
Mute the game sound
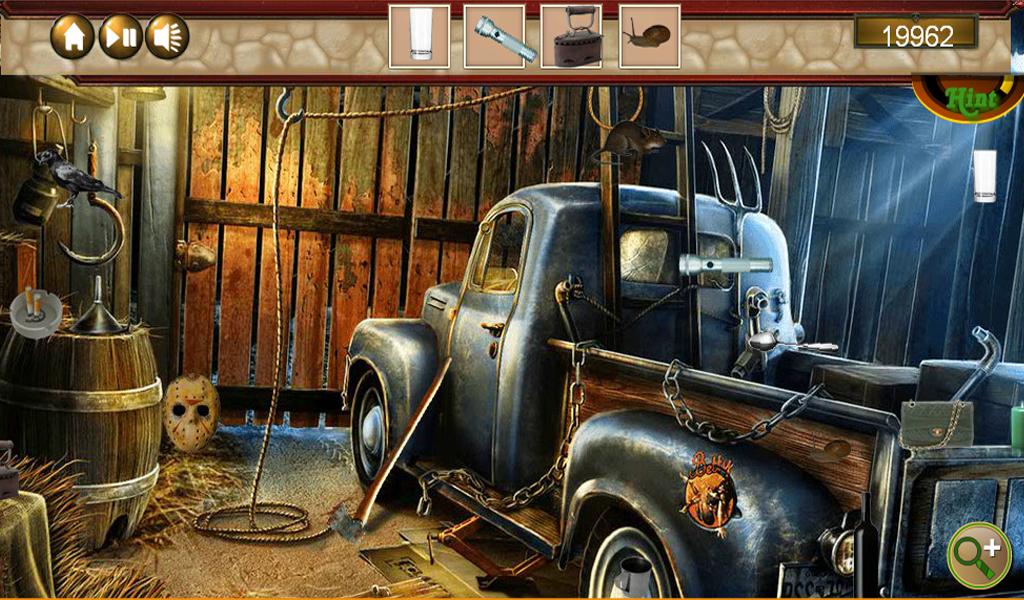[167, 37]
